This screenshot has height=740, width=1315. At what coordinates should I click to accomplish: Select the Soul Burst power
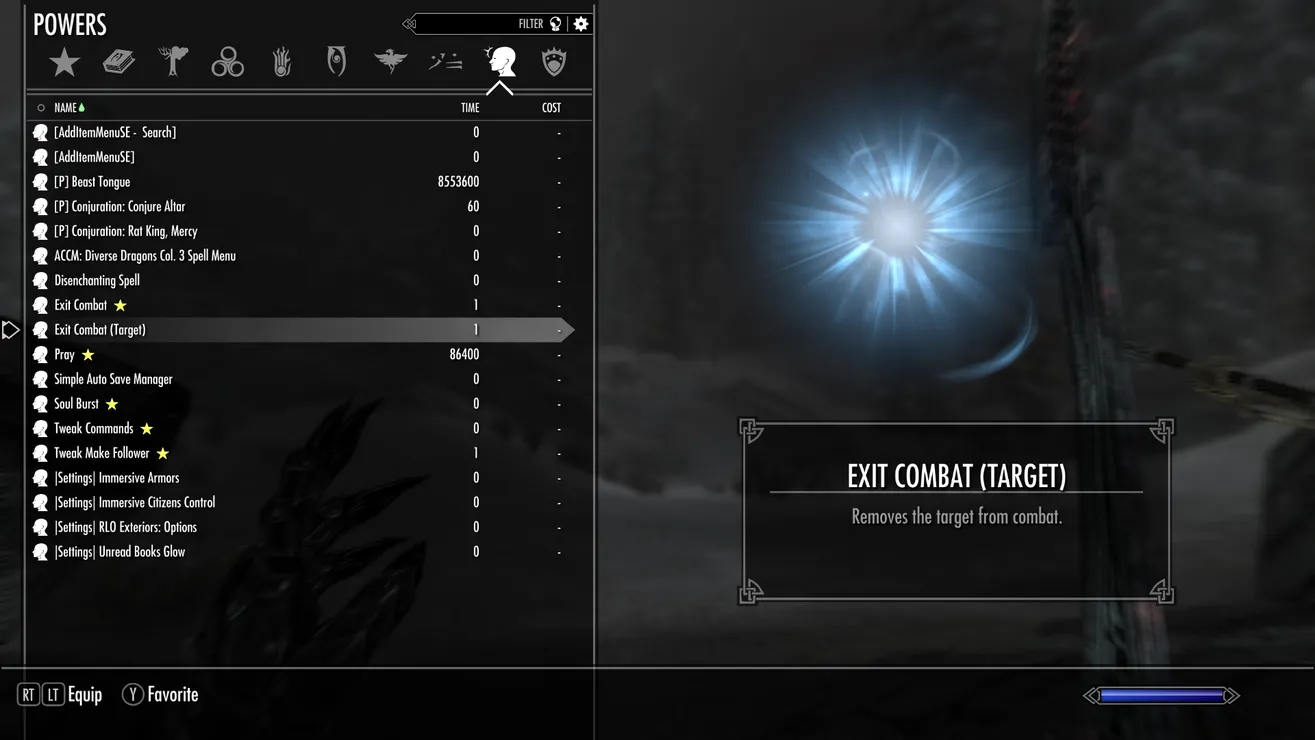click(76, 404)
